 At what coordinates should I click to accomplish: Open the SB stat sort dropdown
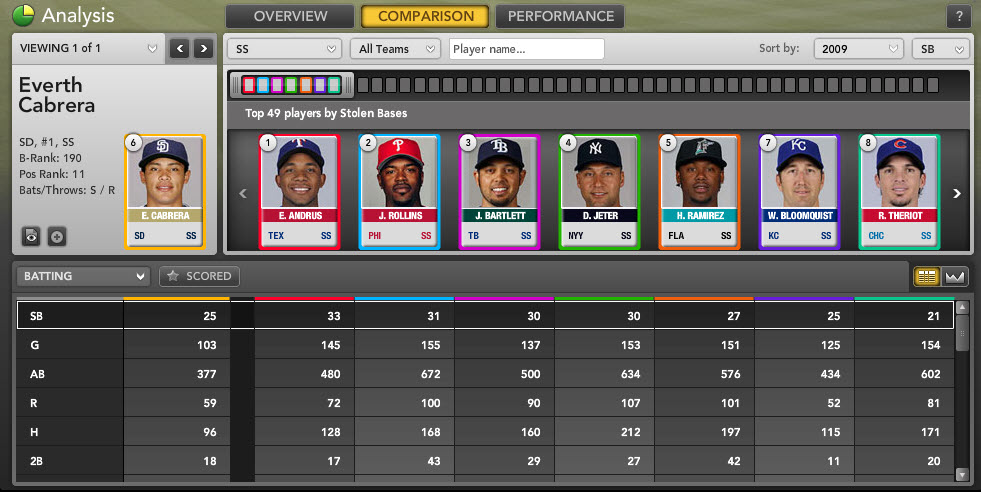[940, 49]
